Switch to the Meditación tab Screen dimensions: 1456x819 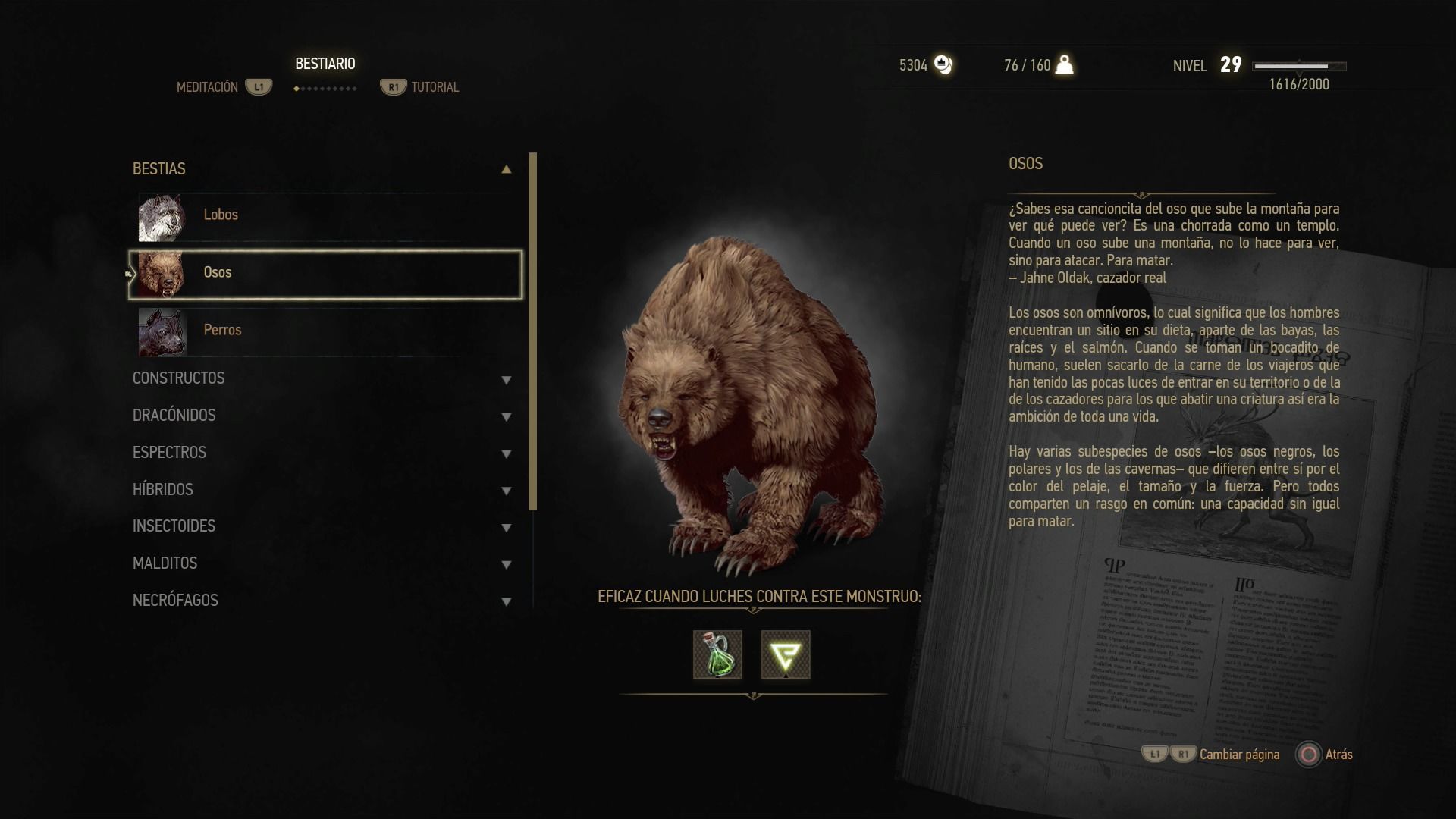tap(208, 87)
